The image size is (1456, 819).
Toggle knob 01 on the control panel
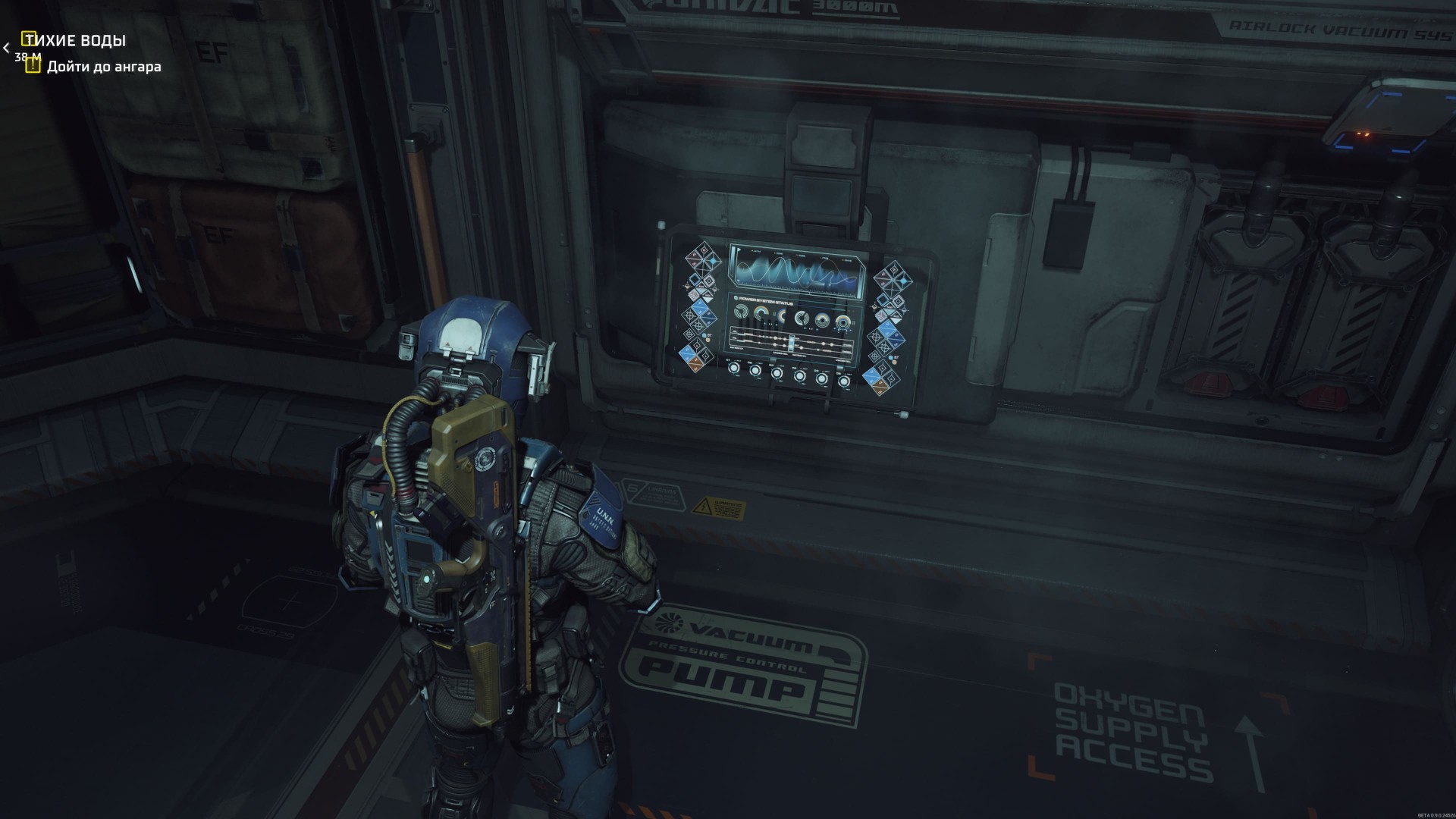pyautogui.click(x=734, y=369)
